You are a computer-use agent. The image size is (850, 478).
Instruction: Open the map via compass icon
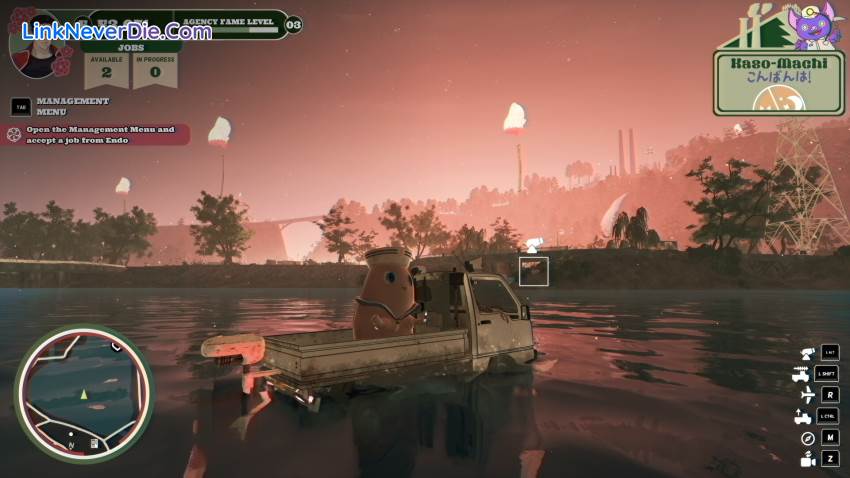(806, 438)
